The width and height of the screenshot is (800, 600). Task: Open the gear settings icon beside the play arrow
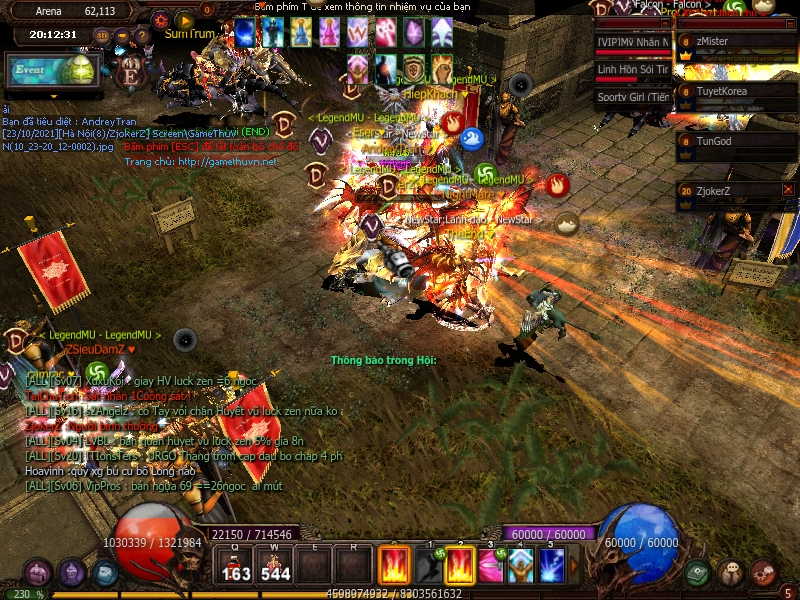click(x=161, y=20)
